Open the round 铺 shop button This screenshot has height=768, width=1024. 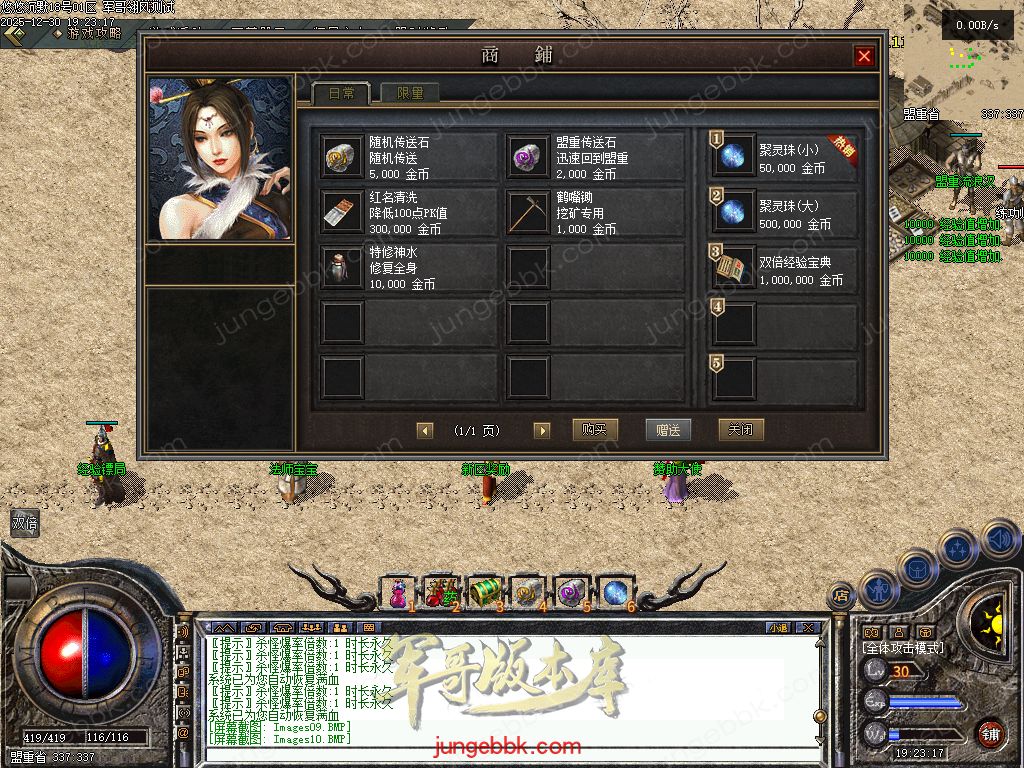click(x=990, y=734)
